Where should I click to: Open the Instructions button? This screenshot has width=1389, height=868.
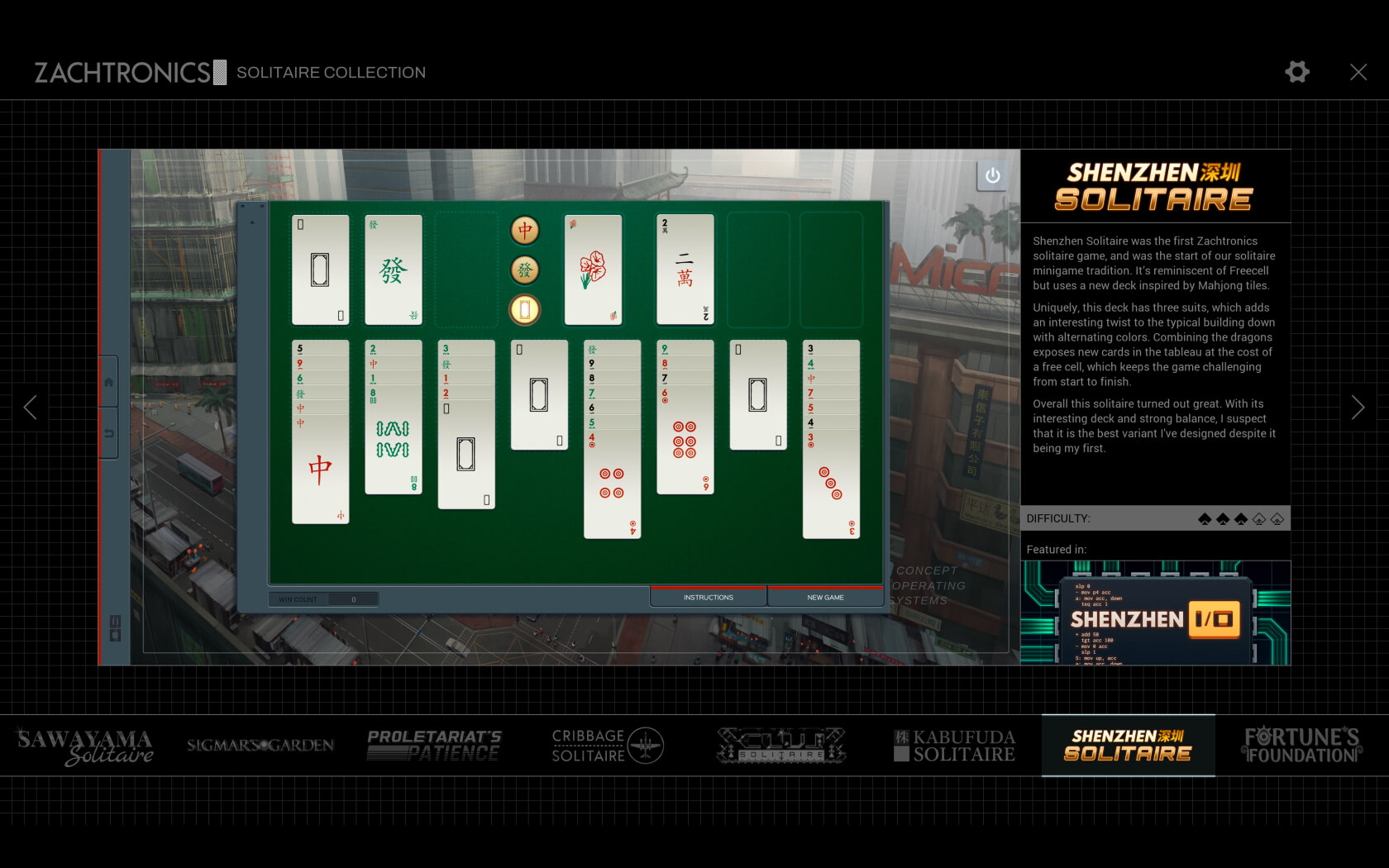[708, 597]
